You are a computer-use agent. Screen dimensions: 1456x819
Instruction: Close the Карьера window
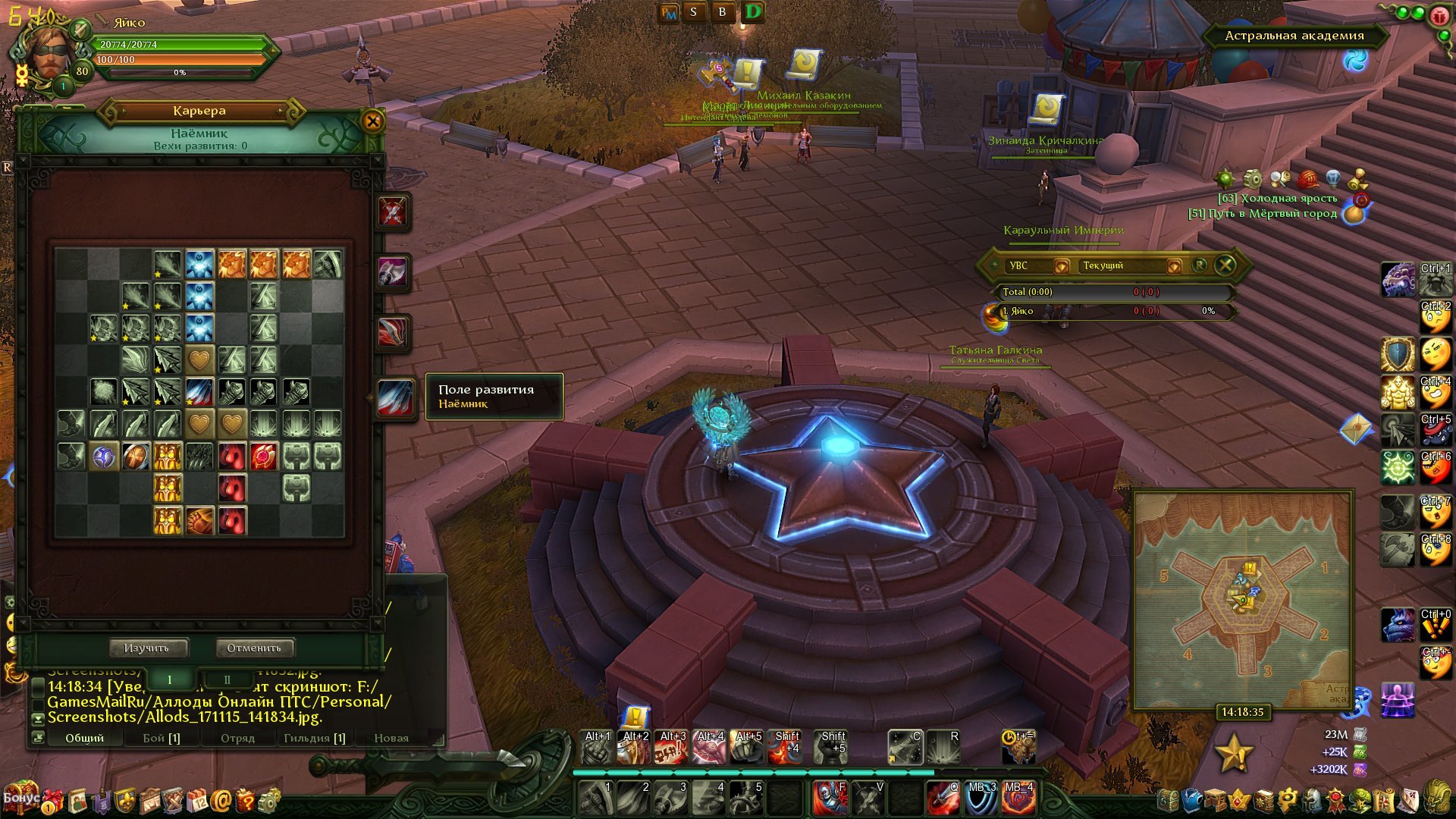click(372, 121)
